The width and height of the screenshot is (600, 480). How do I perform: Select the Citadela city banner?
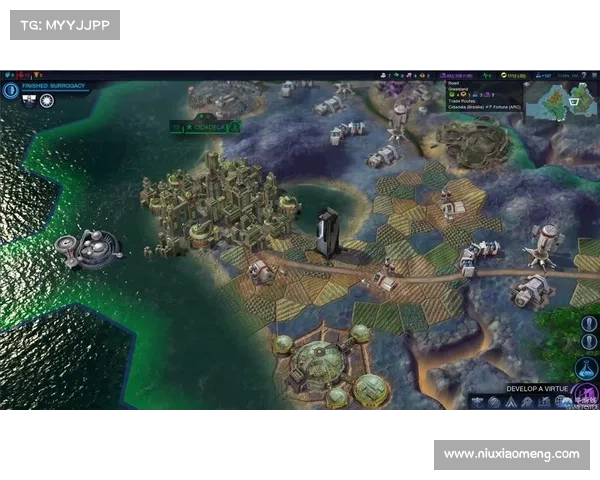click(210, 127)
